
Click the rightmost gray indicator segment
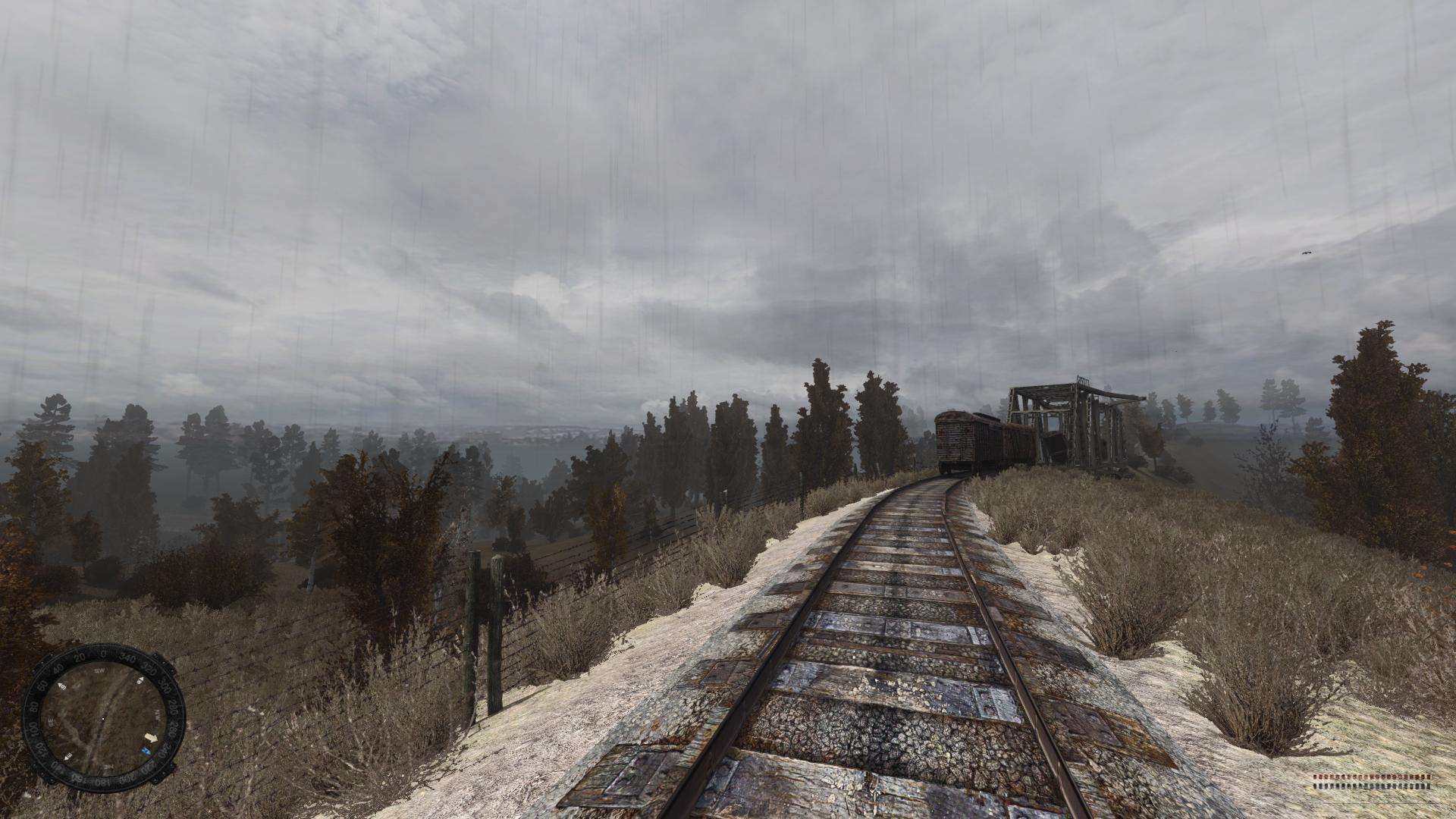[1429, 786]
